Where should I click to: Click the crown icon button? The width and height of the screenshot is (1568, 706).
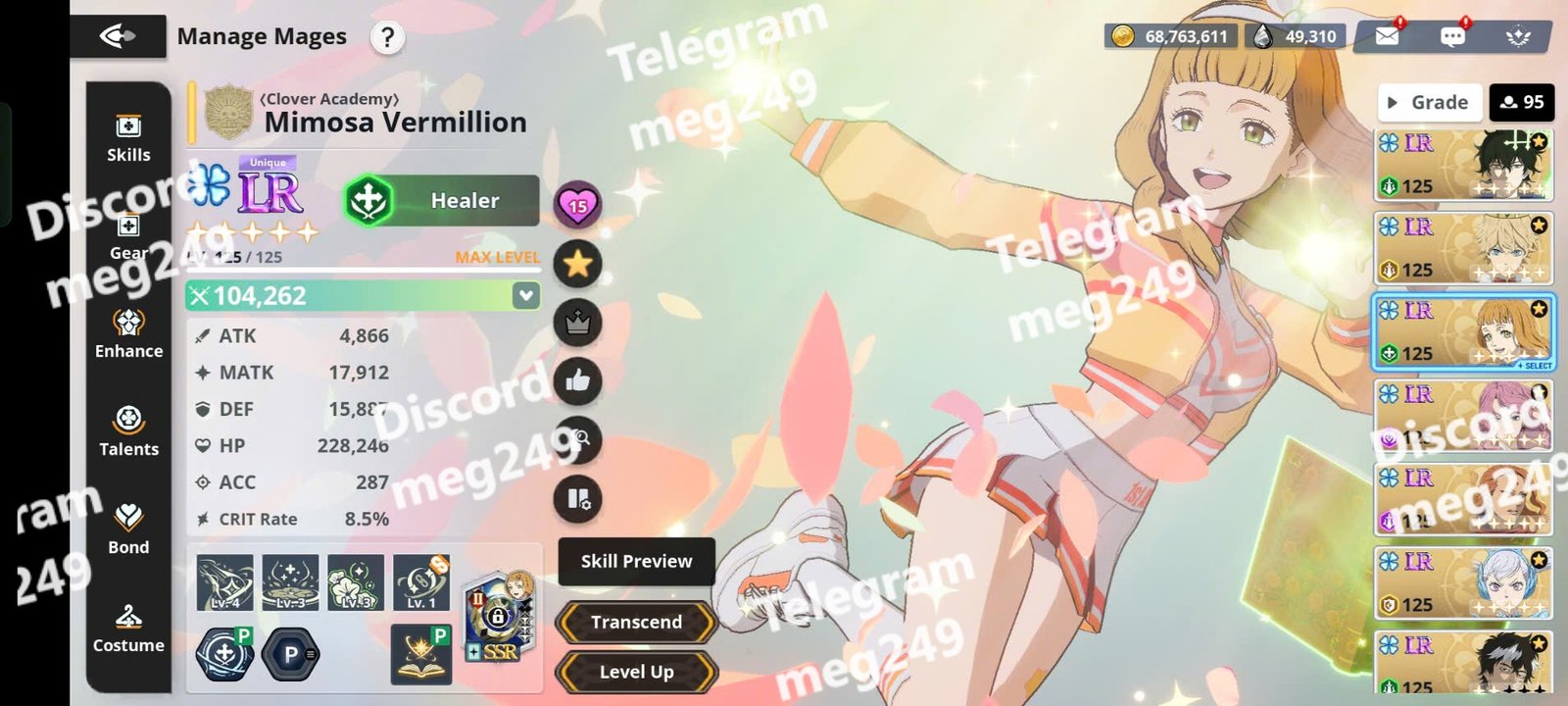click(577, 323)
